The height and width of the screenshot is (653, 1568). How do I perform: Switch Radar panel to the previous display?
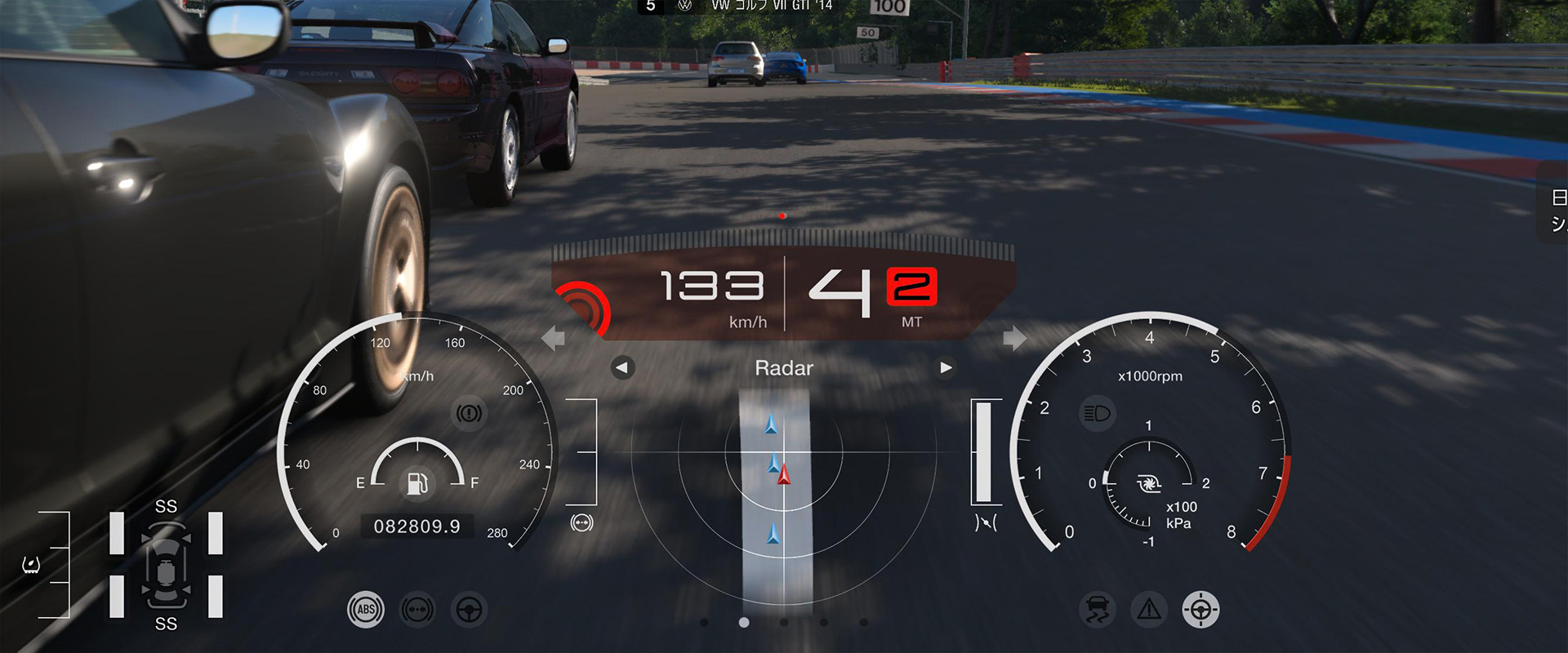(622, 368)
